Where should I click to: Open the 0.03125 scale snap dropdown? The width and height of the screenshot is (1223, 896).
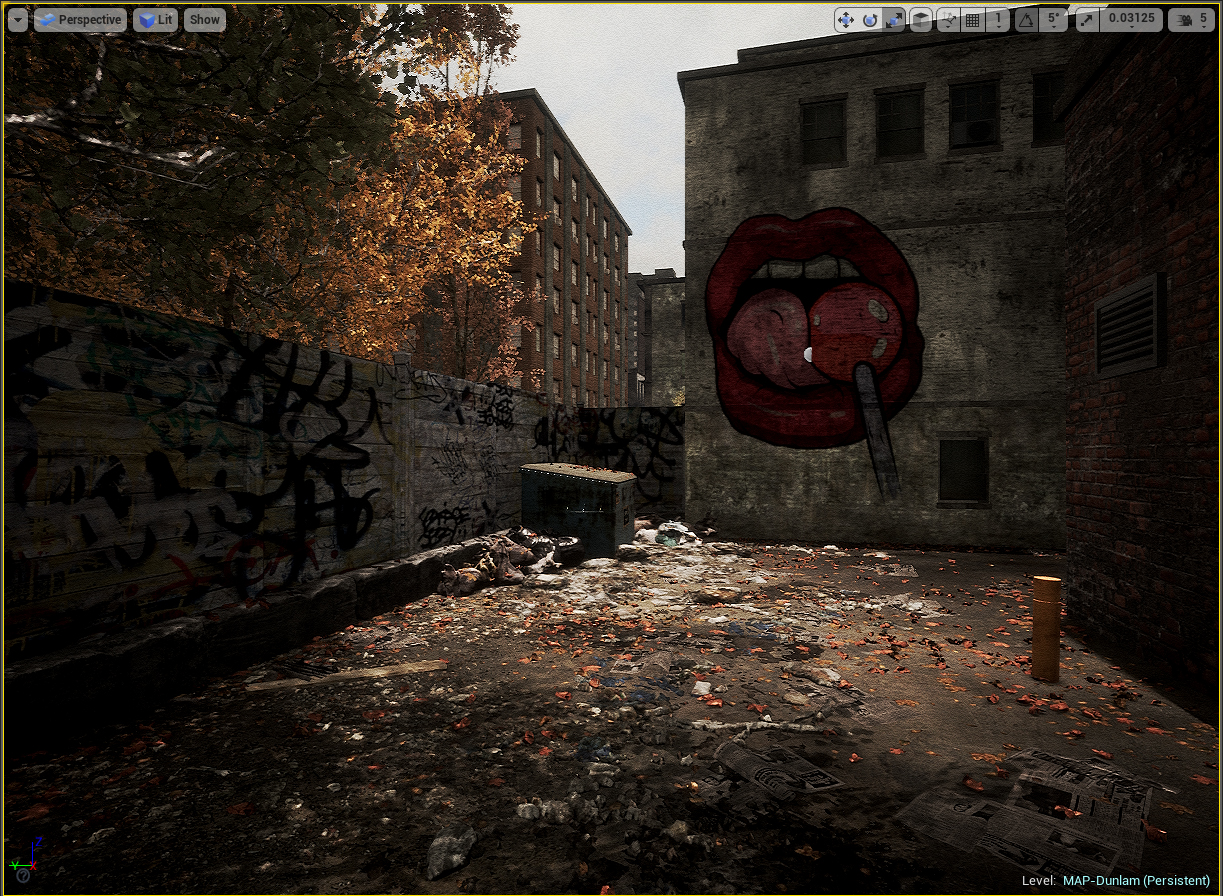click(1130, 20)
